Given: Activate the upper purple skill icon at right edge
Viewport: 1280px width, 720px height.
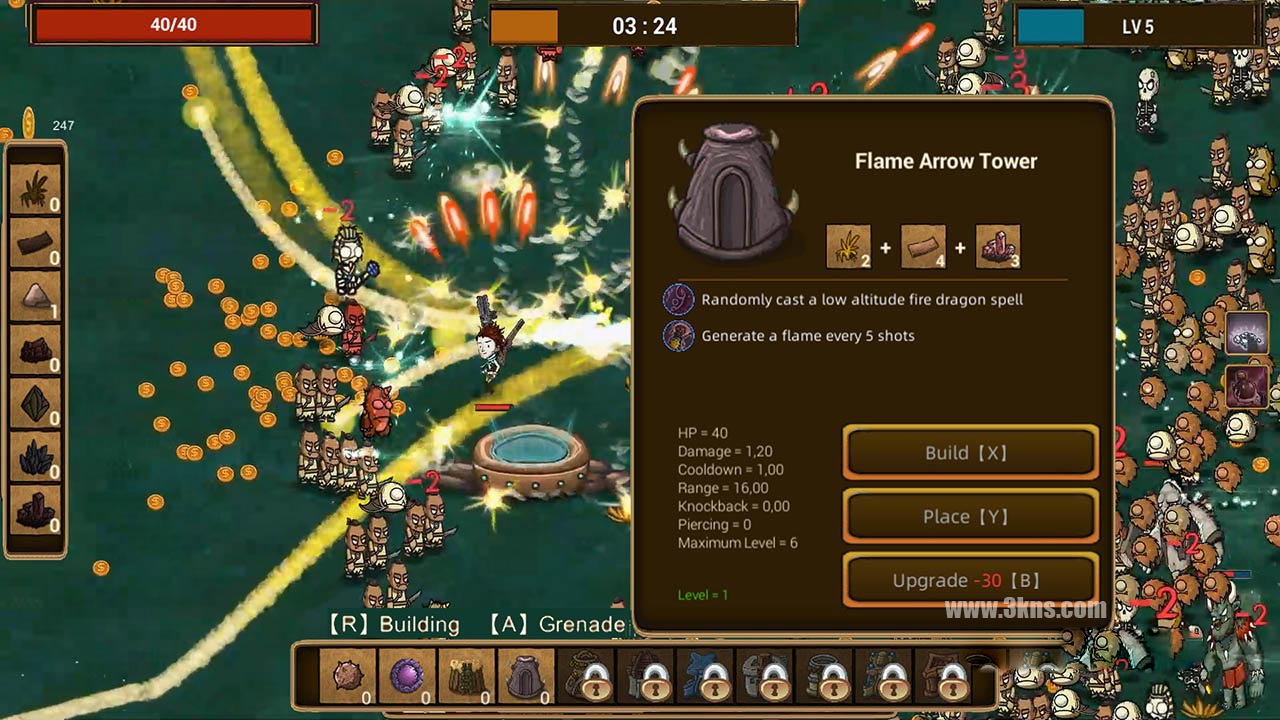Looking at the screenshot, I should coord(1247,333).
